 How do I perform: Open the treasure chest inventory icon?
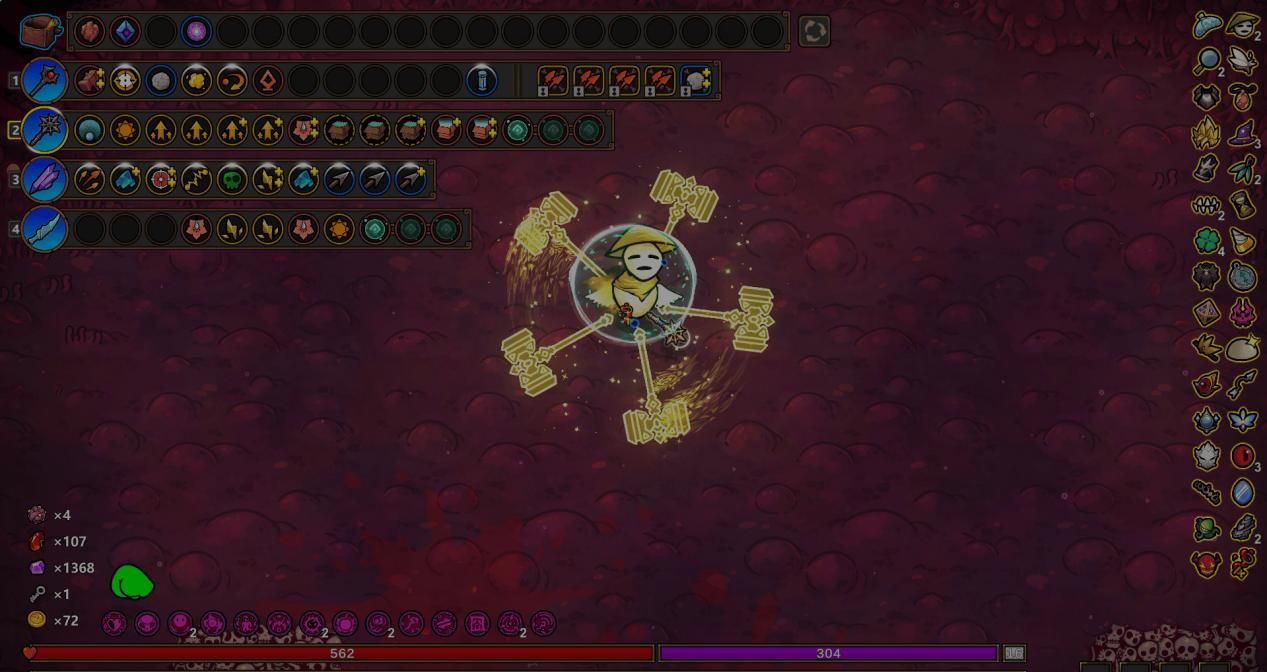click(41, 31)
